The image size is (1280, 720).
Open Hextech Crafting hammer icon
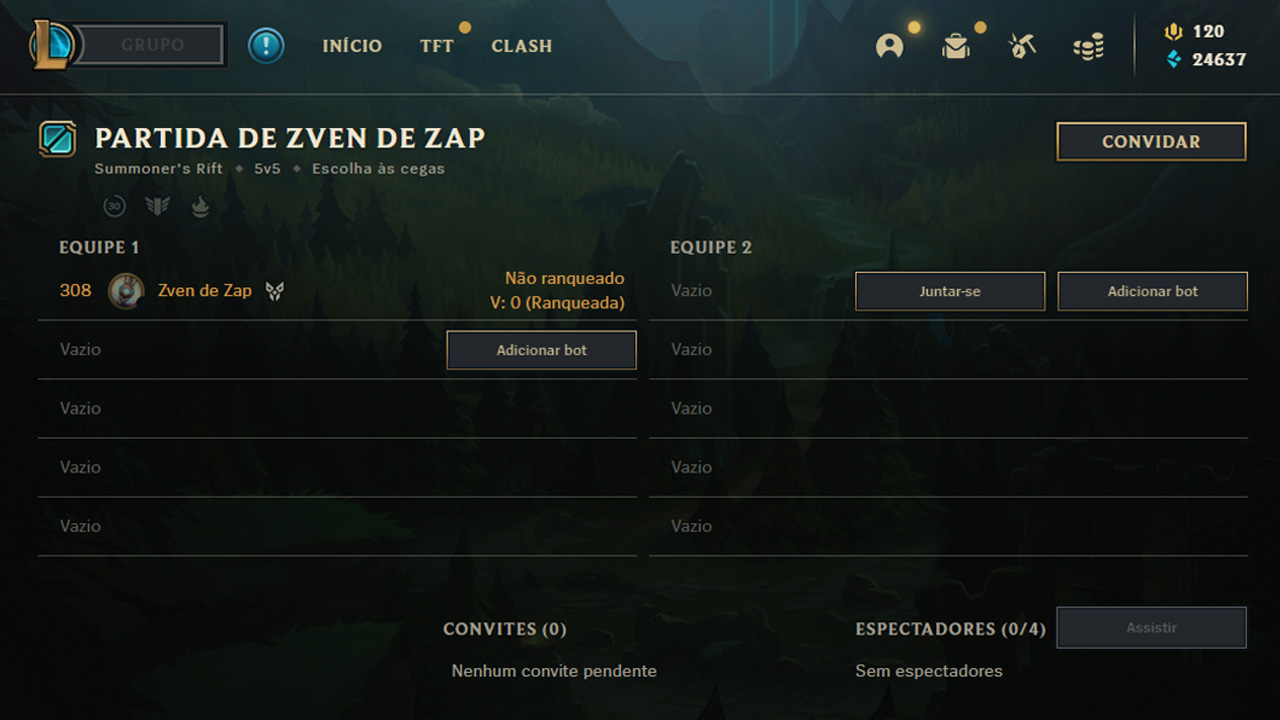1021,45
